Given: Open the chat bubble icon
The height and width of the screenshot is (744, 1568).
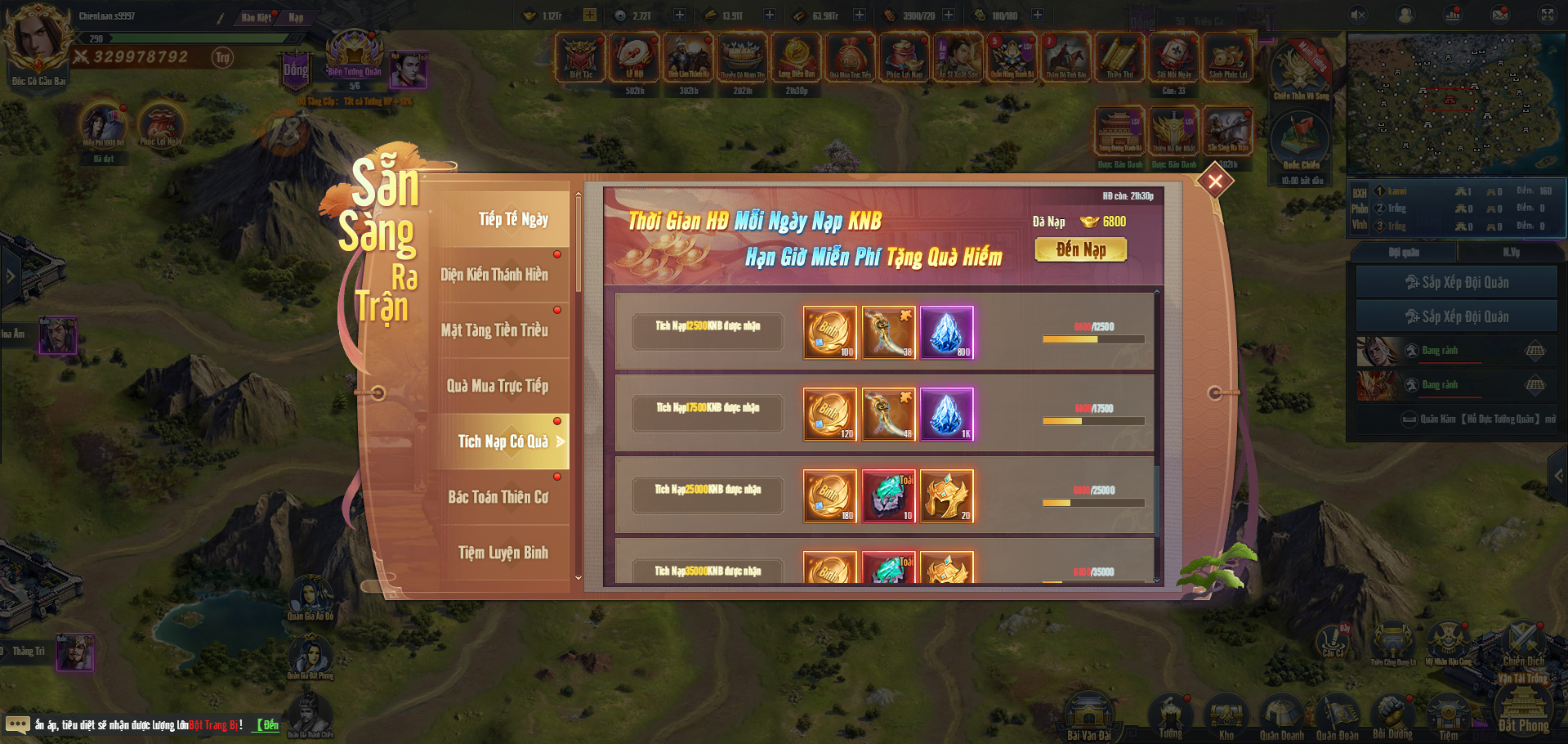Looking at the screenshot, I should 17,724.
